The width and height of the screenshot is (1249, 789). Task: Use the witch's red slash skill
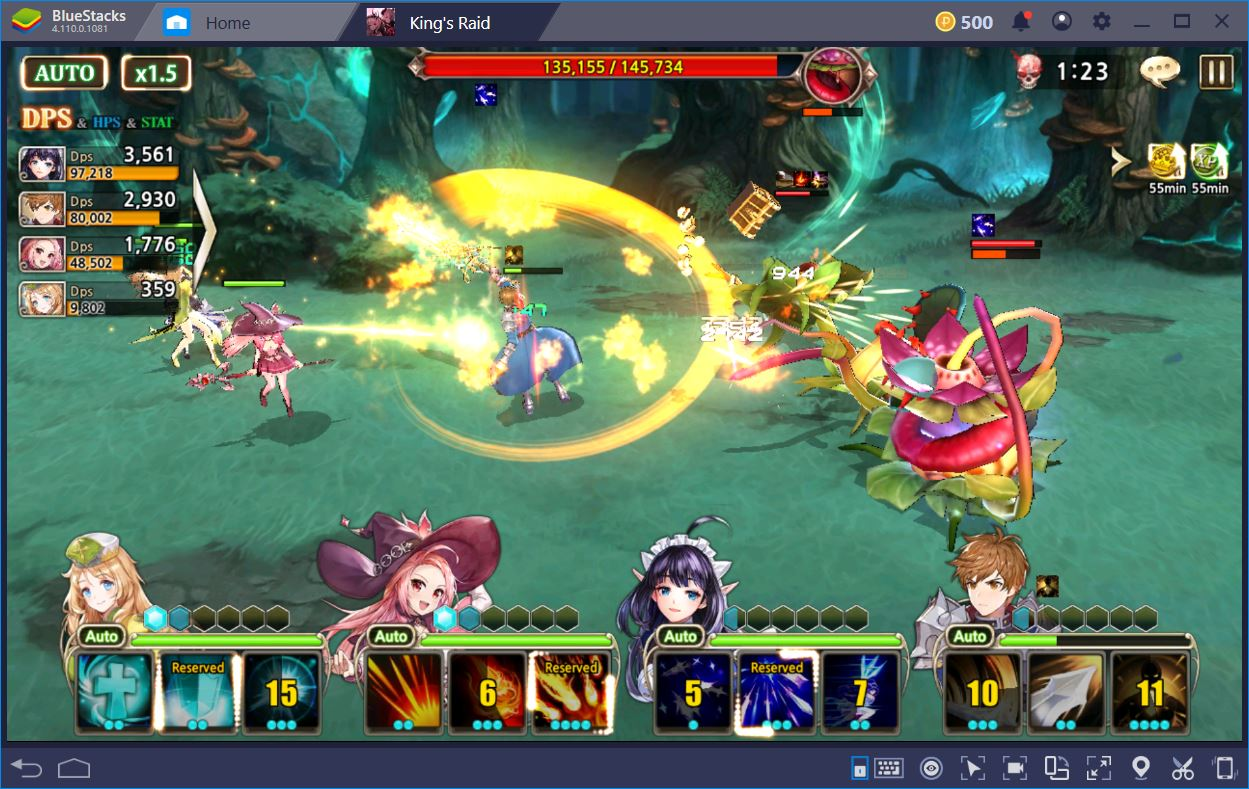click(x=404, y=691)
